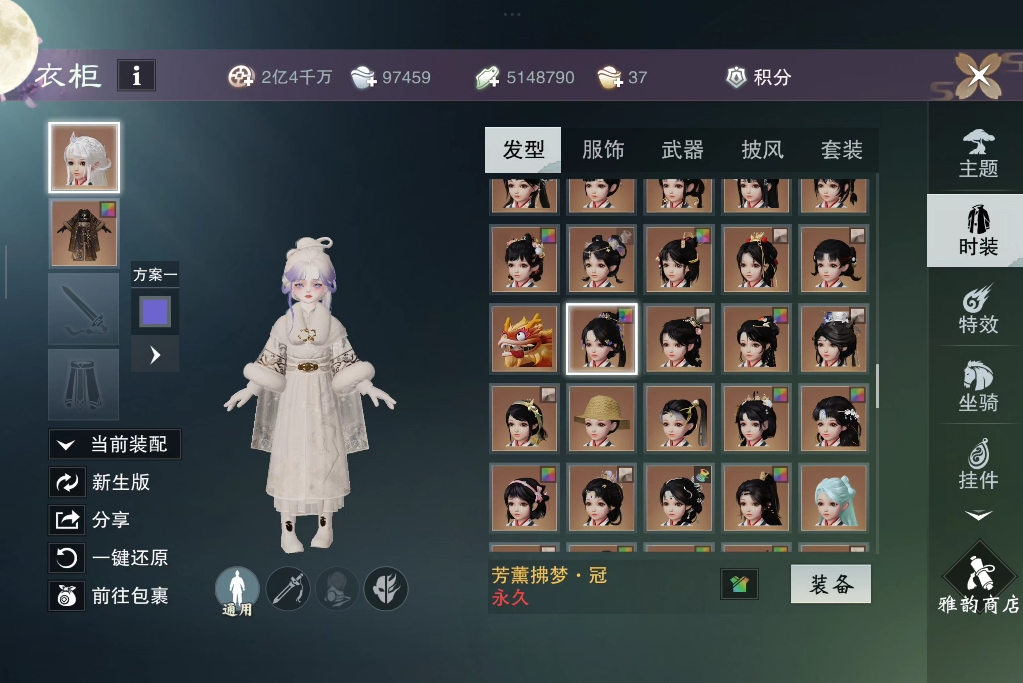Switch to the 服饰 clothing tab
The image size is (1023, 683).
tap(602, 150)
